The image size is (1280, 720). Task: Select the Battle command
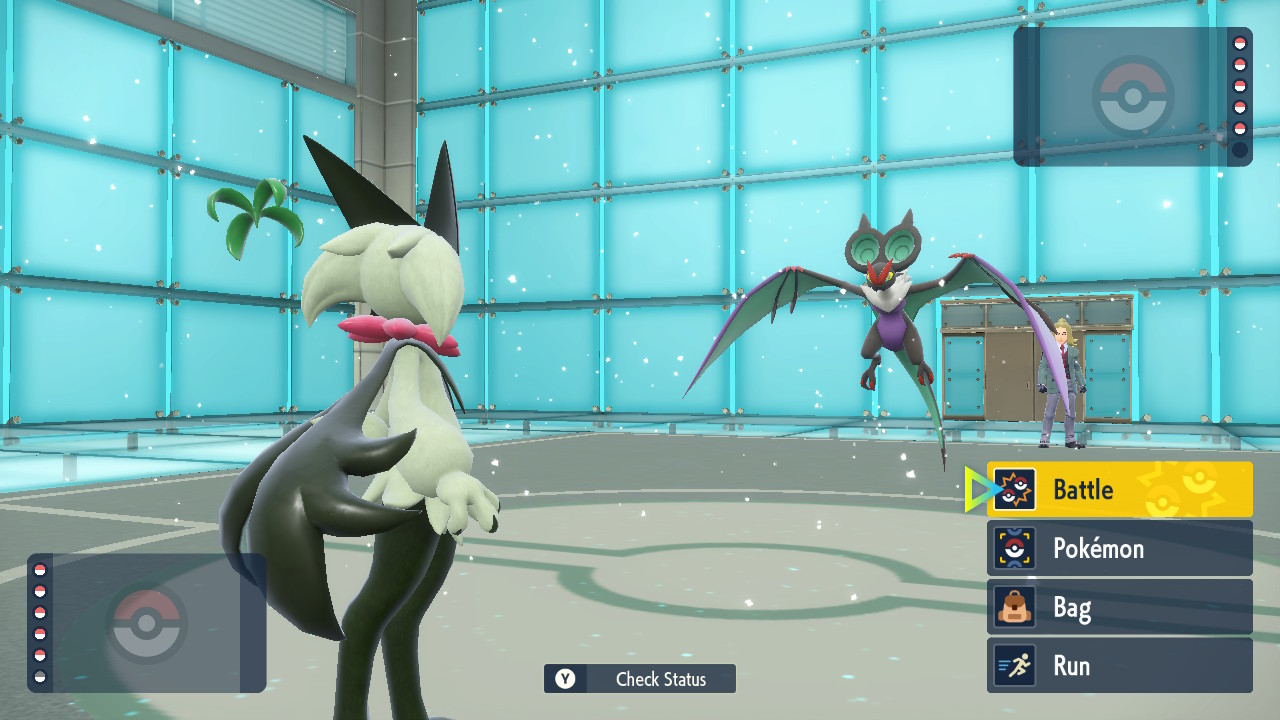1119,489
